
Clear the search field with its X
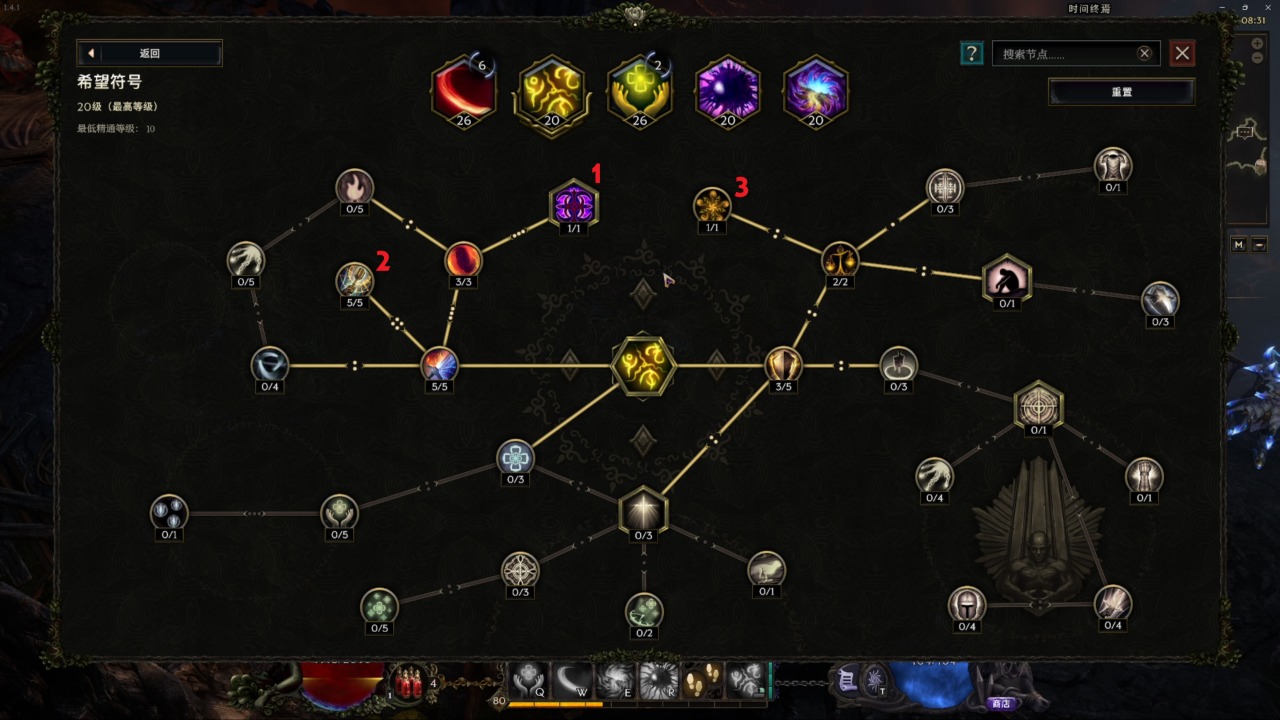tap(1144, 54)
